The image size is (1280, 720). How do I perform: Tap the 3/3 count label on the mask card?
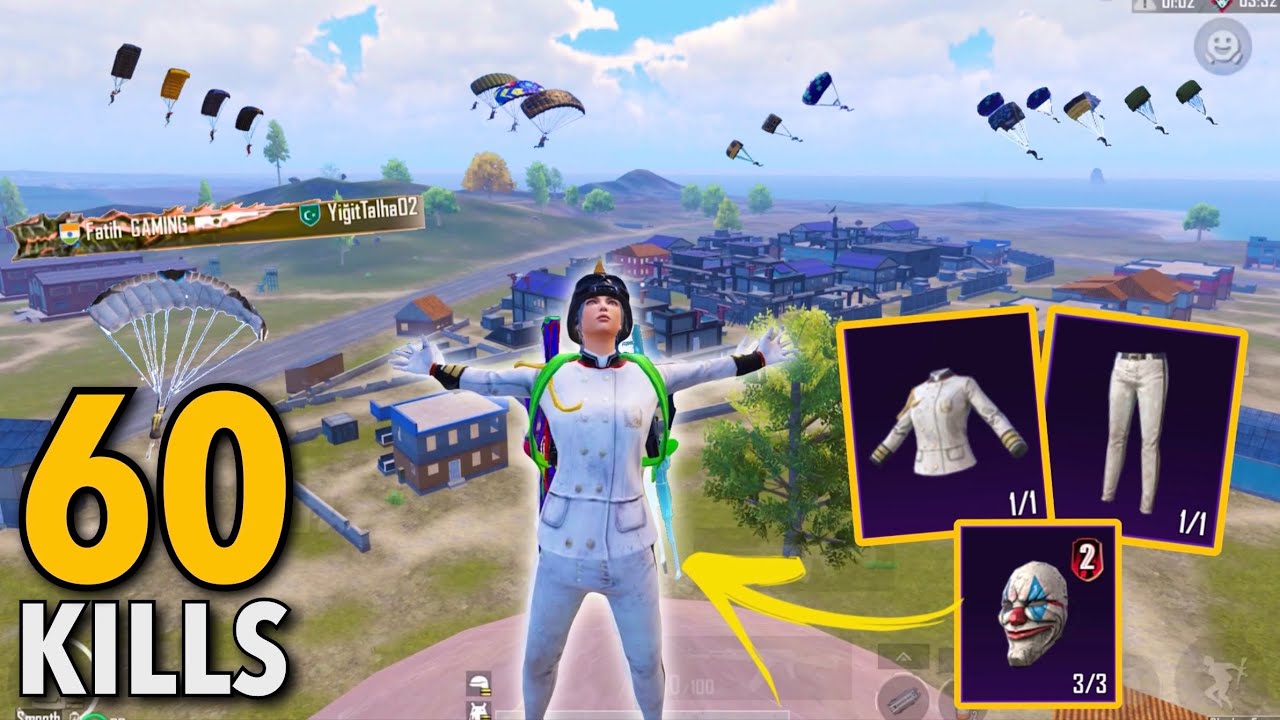[x=1090, y=682]
